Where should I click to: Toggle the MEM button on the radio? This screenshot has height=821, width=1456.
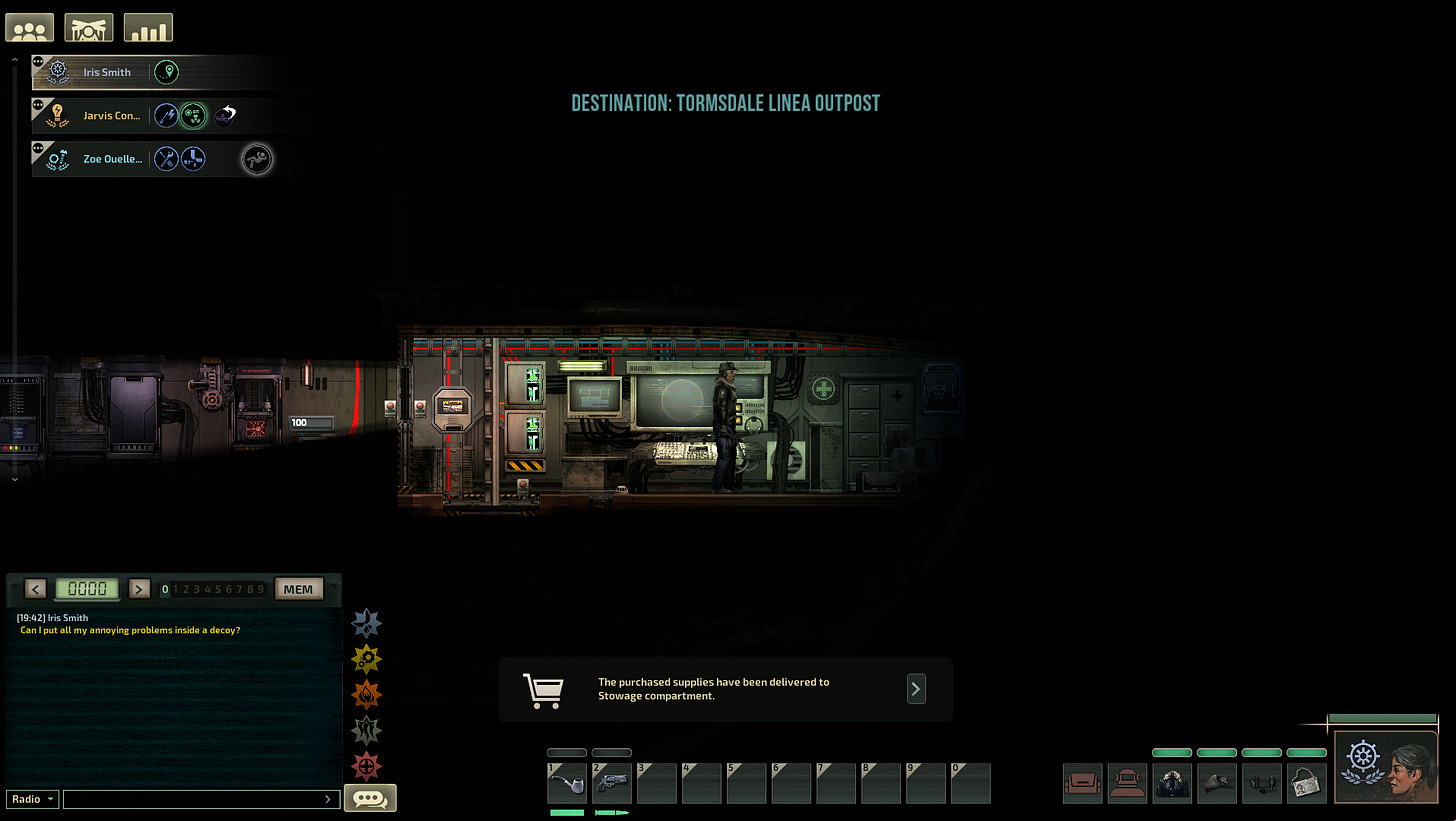pyautogui.click(x=298, y=588)
